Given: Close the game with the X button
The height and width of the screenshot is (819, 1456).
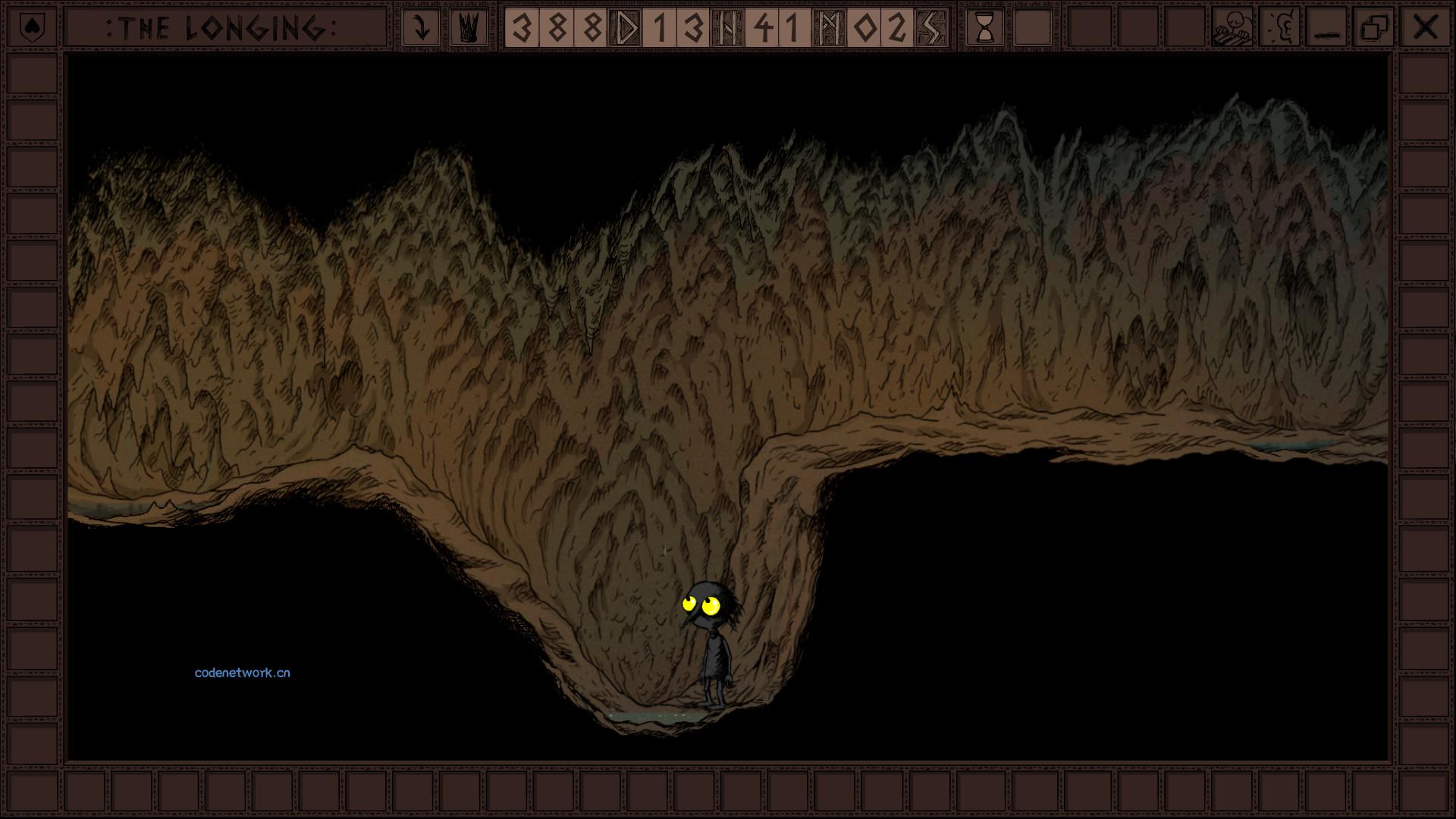Looking at the screenshot, I should tap(1425, 28).
